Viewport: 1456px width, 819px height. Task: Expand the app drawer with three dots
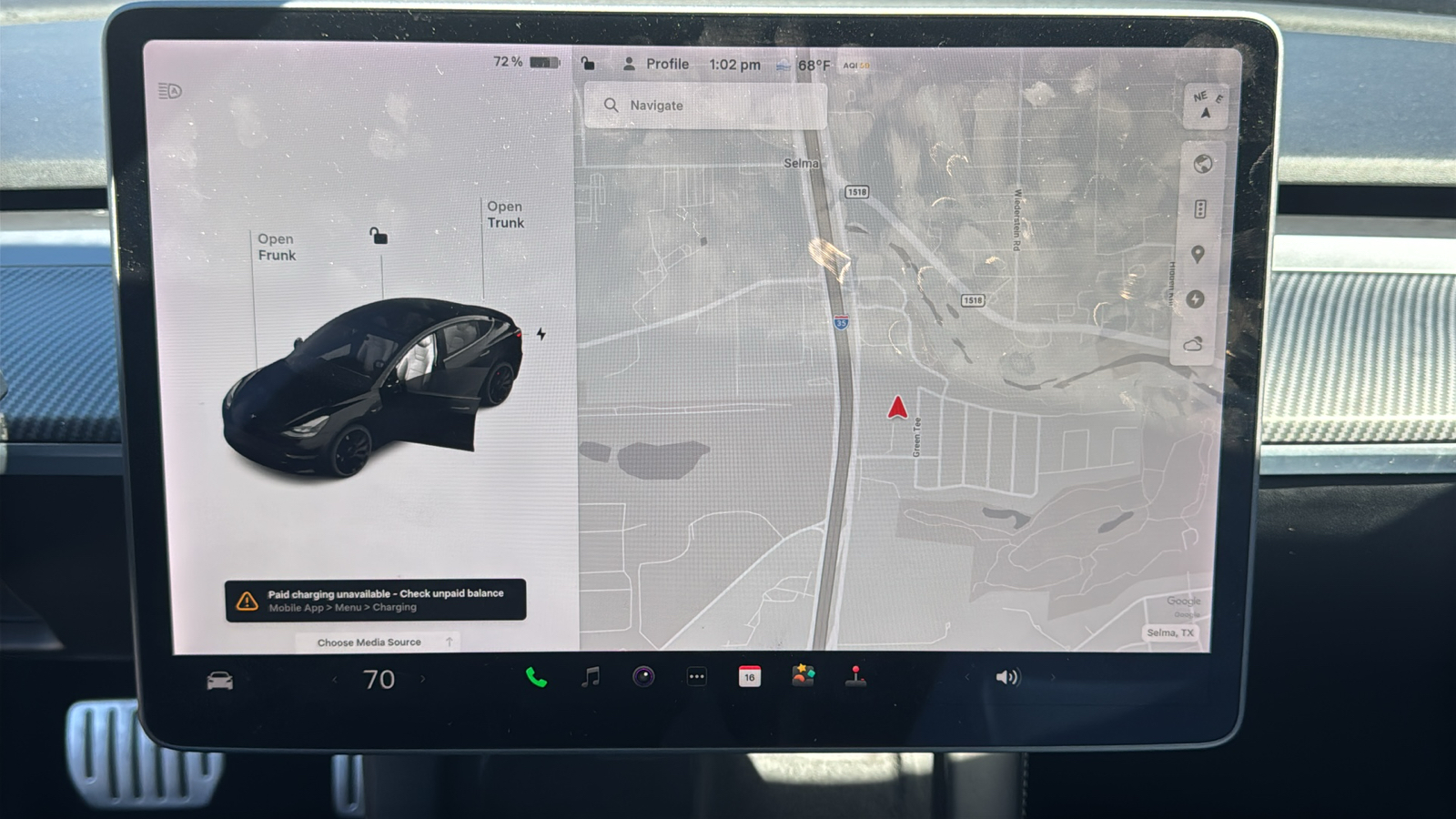coord(696,676)
